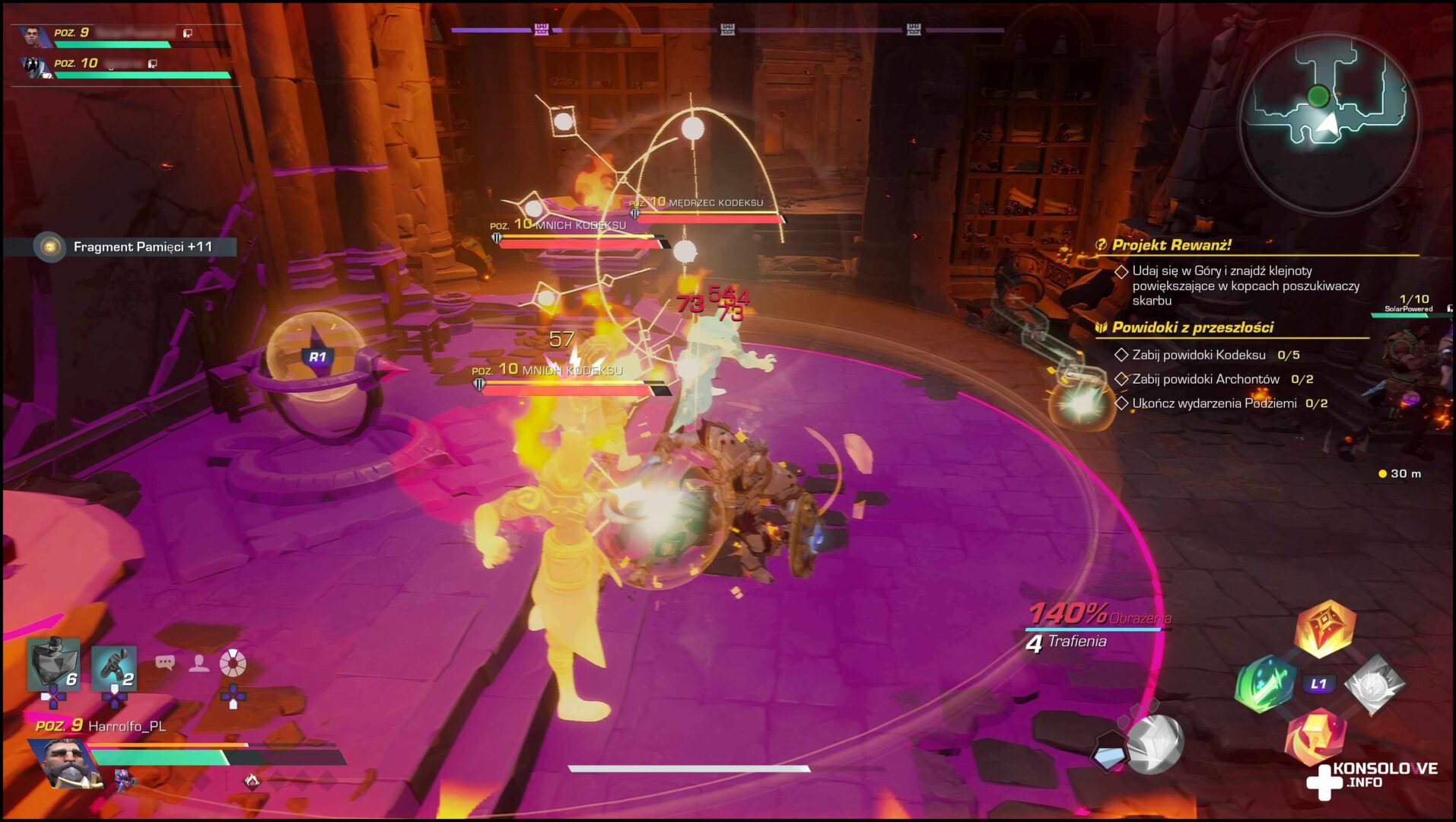Click the small pentagon charge icon
The height and width of the screenshot is (822, 1456).
(x=1108, y=755)
